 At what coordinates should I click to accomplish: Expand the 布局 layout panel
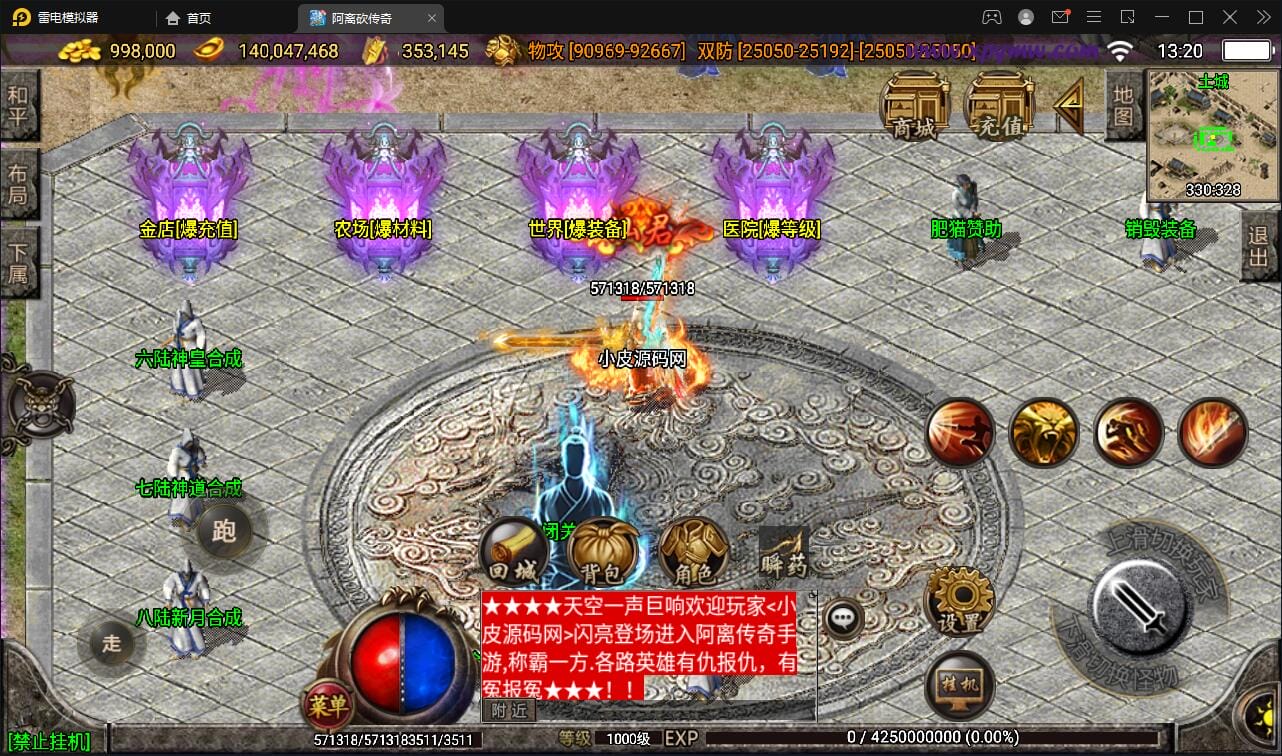(x=18, y=182)
